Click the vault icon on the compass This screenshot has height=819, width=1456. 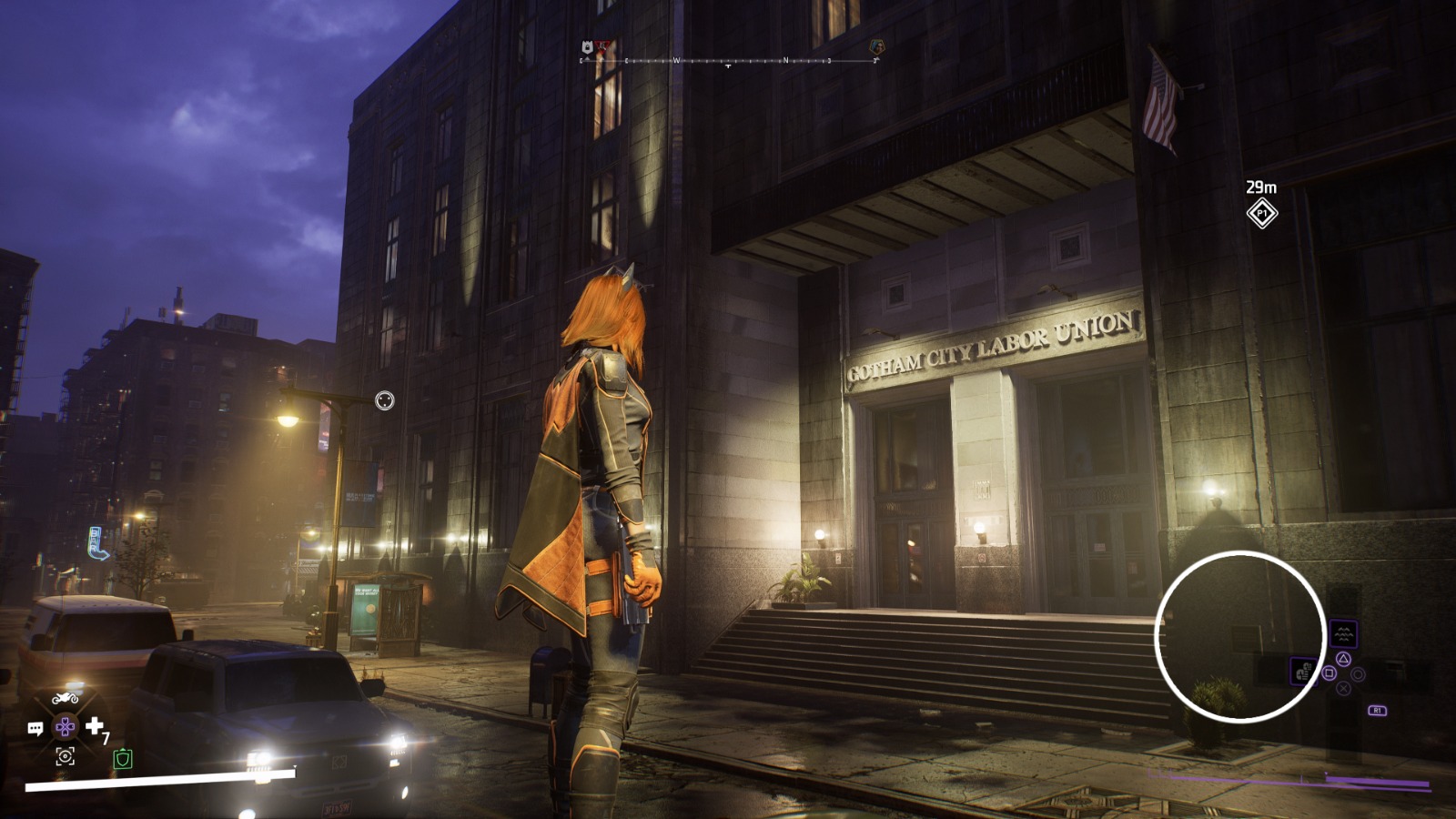coord(586,45)
